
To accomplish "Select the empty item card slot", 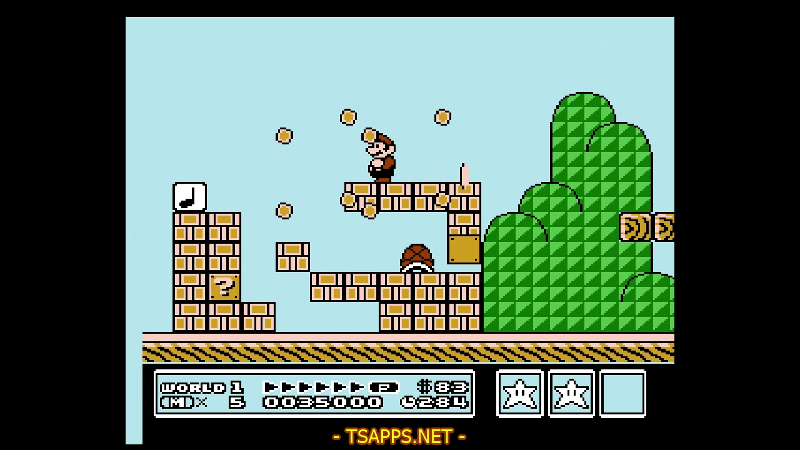I will pyautogui.click(x=622, y=393).
